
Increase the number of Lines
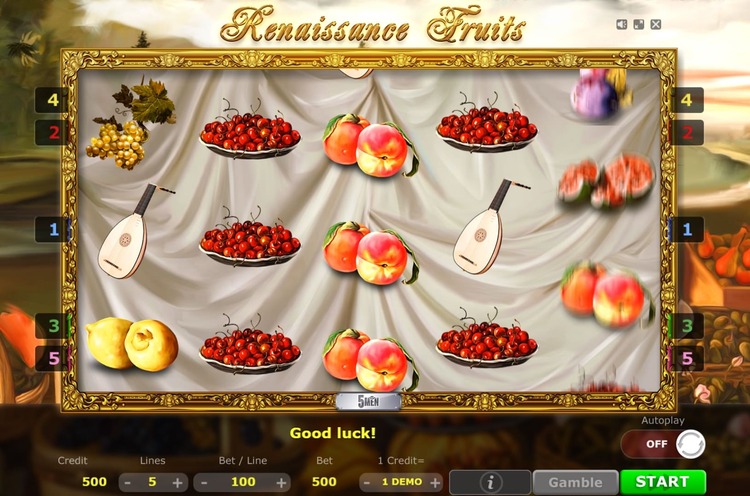178,482
